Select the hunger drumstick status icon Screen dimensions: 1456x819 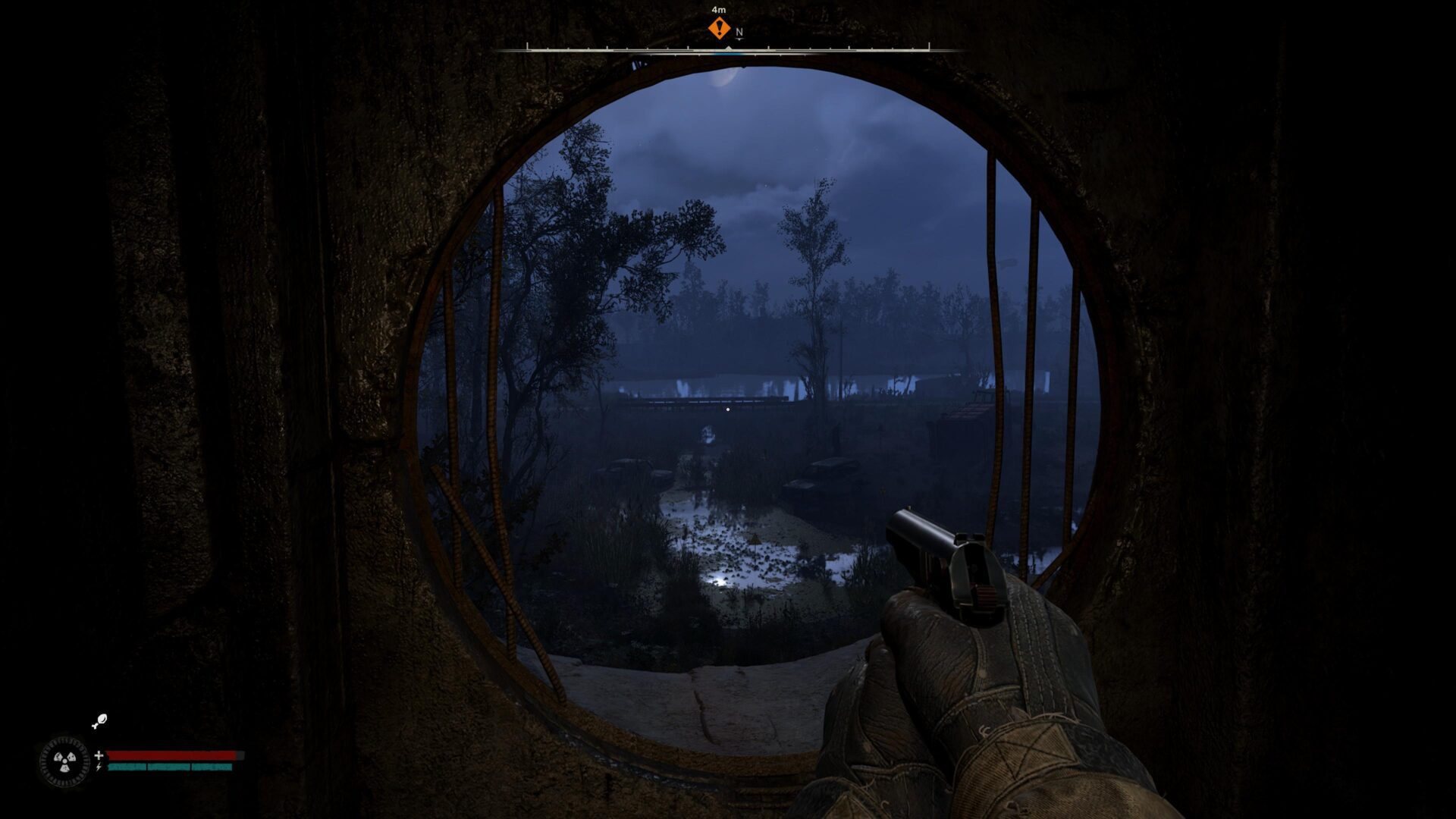coord(99,721)
